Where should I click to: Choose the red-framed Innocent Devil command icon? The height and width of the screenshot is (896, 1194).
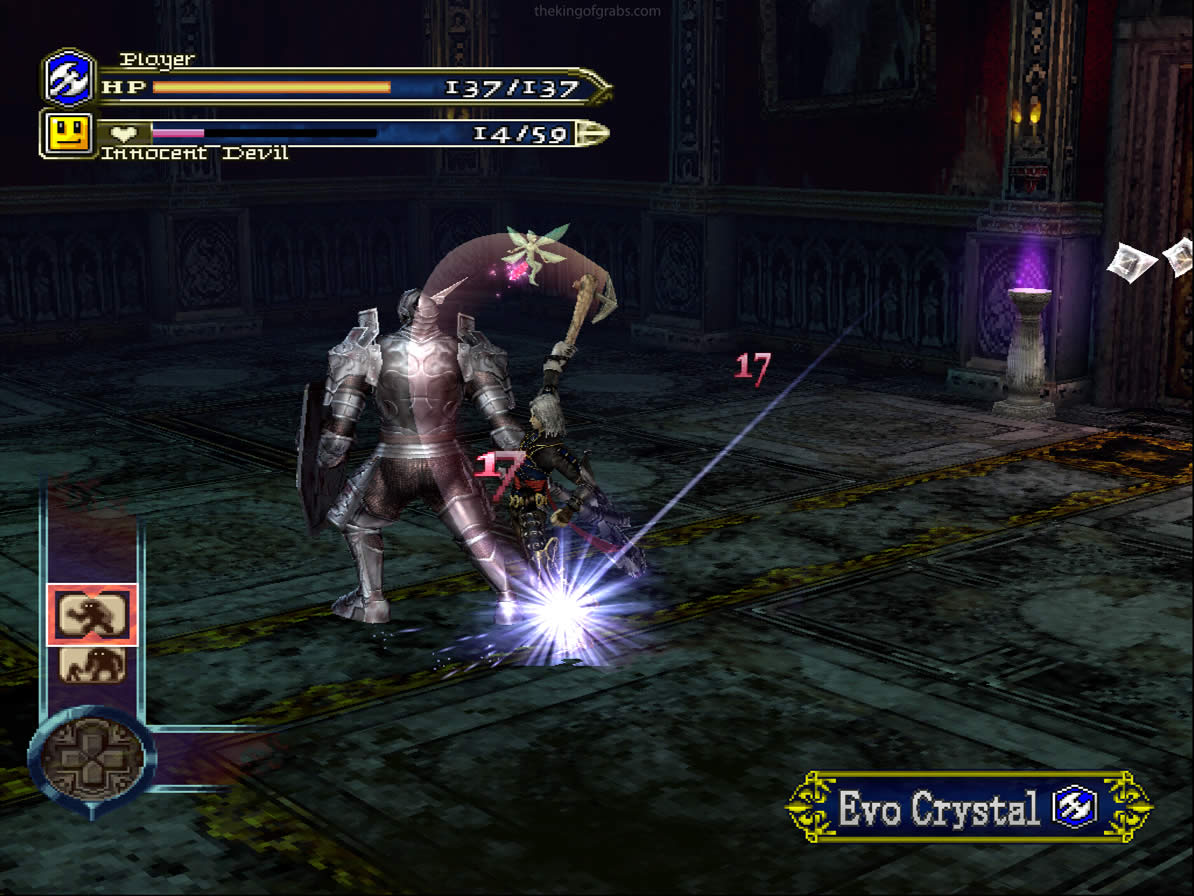click(92, 614)
